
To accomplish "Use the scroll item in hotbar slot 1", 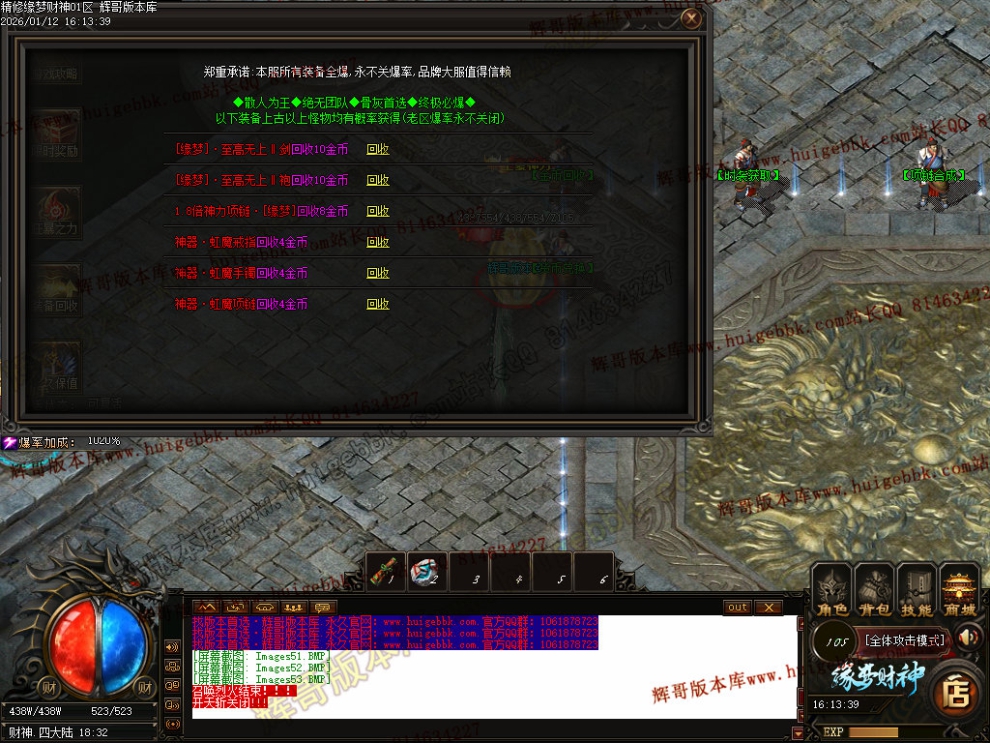I will coord(386,571).
